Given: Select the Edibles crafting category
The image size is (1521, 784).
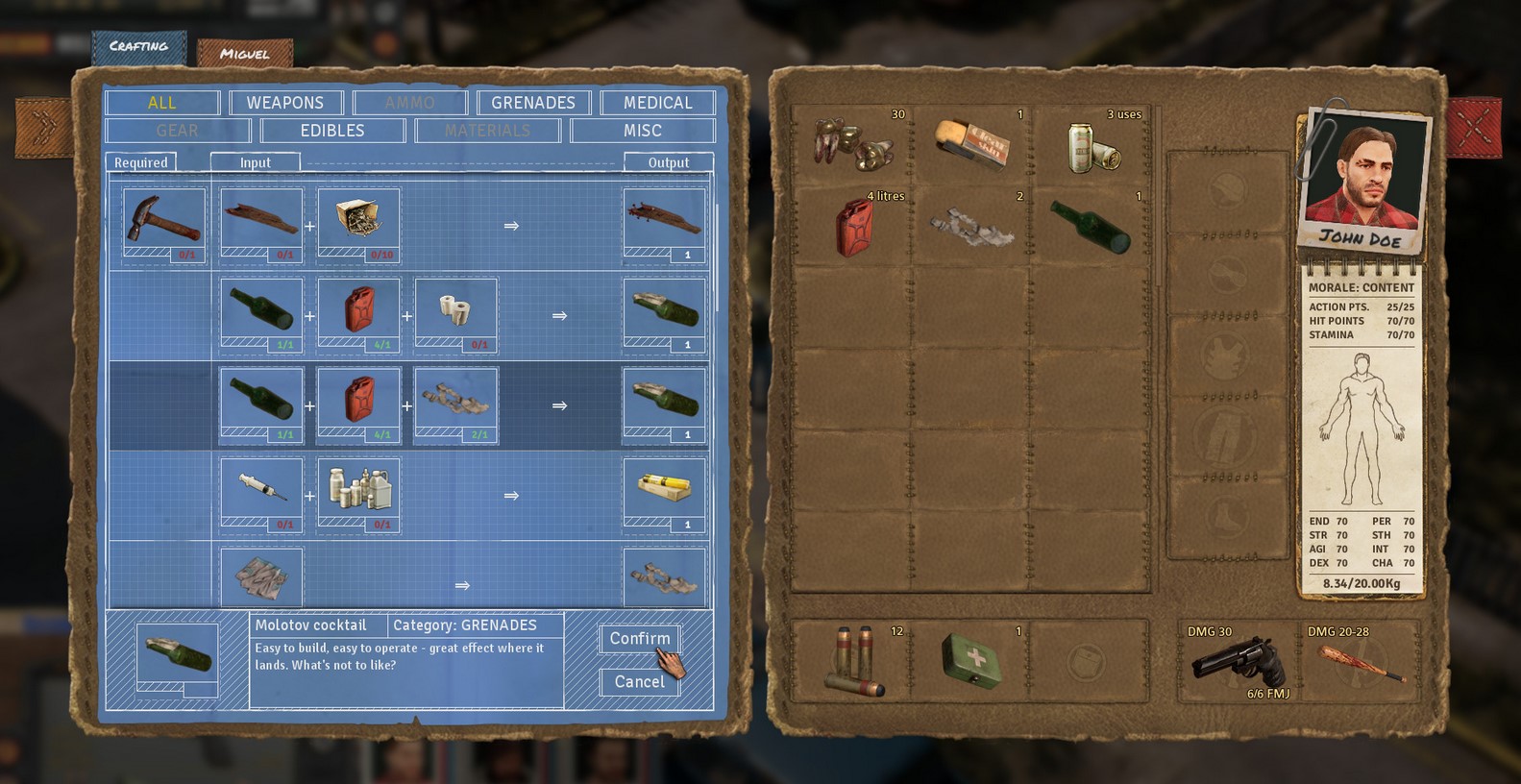Looking at the screenshot, I should [331, 131].
